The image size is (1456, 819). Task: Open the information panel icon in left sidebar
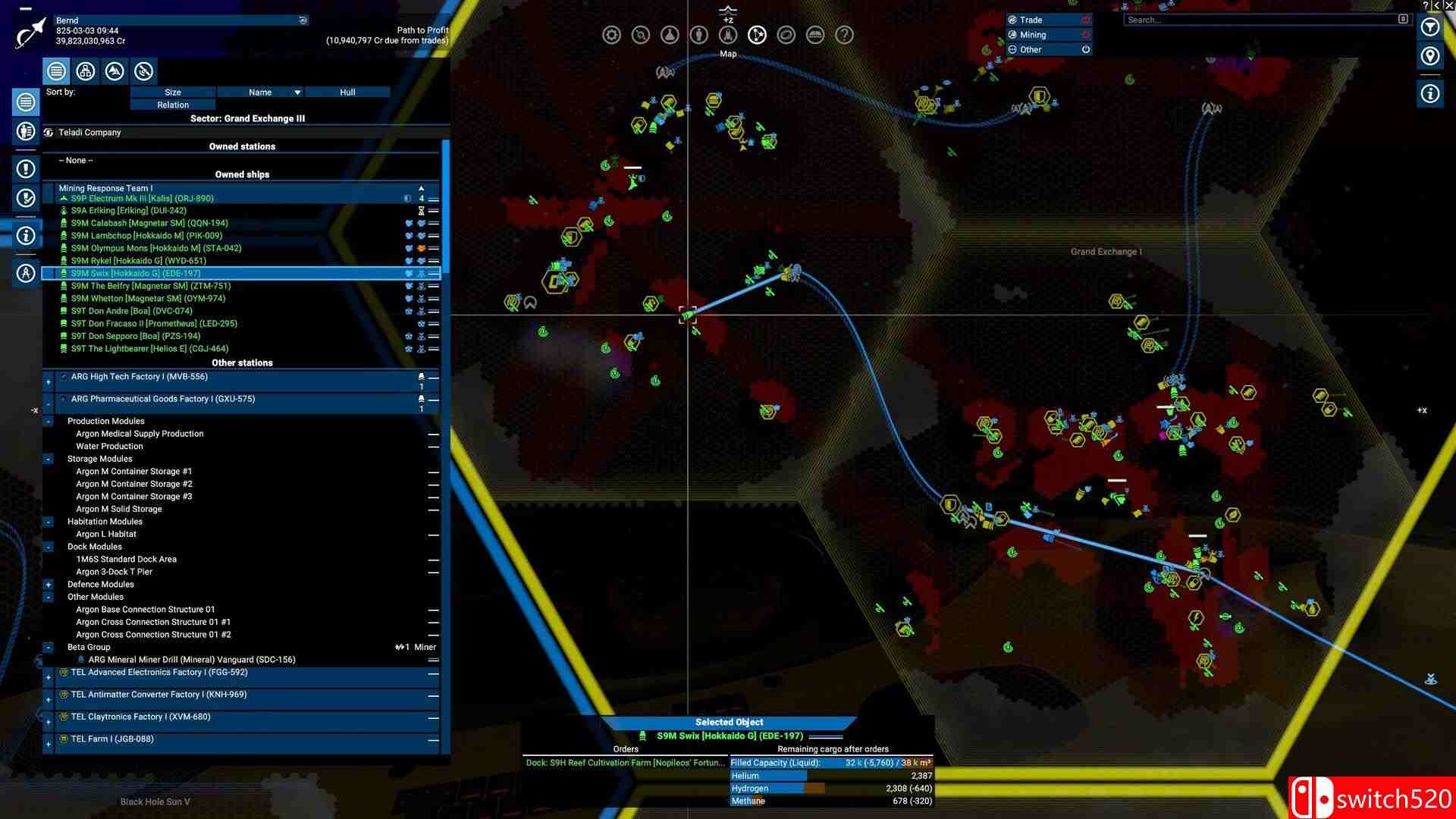tap(26, 235)
